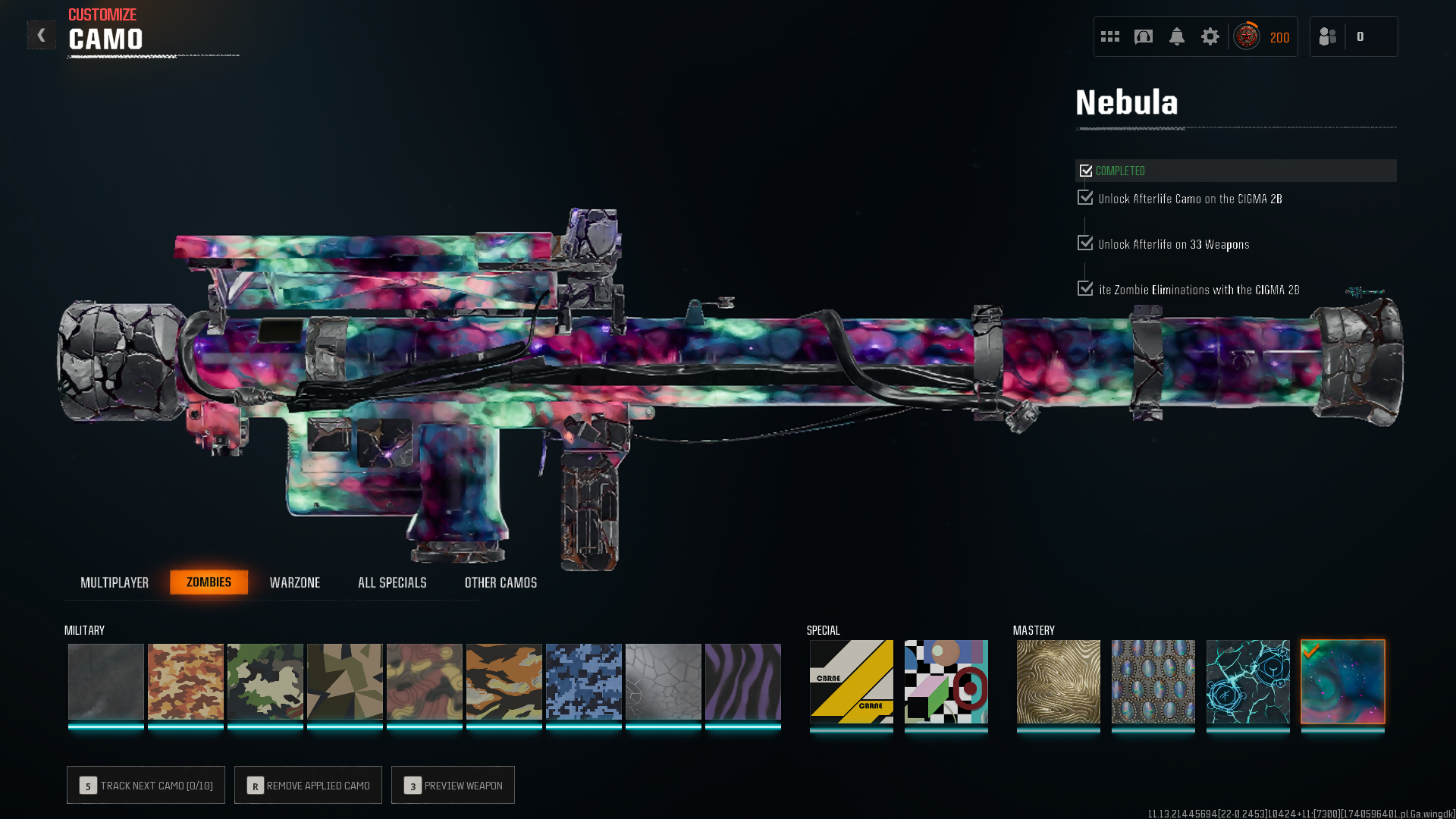Switch to the Multiplayer camo tab
This screenshot has width=1456, height=819.
click(115, 582)
